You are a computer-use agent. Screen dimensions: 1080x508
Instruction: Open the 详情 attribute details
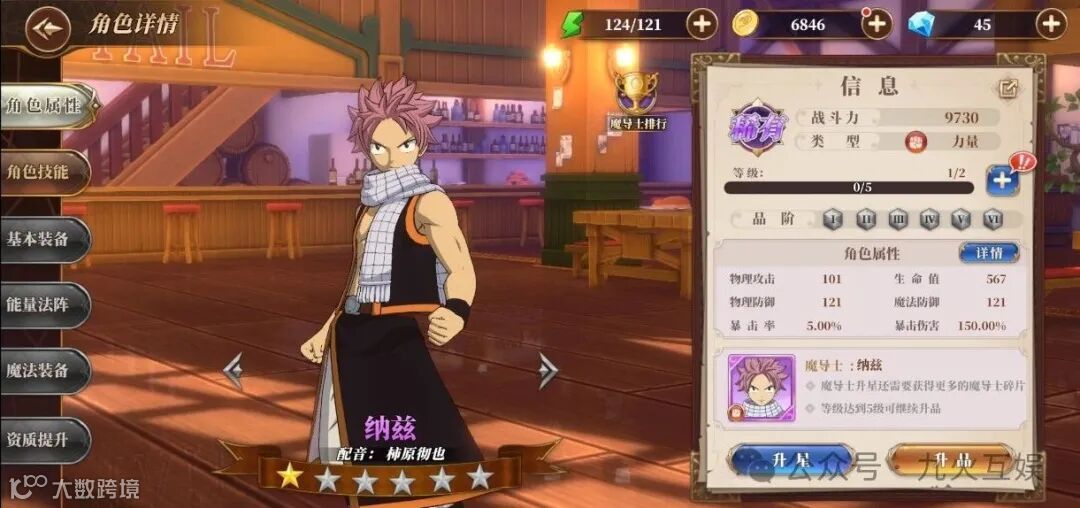(988, 253)
